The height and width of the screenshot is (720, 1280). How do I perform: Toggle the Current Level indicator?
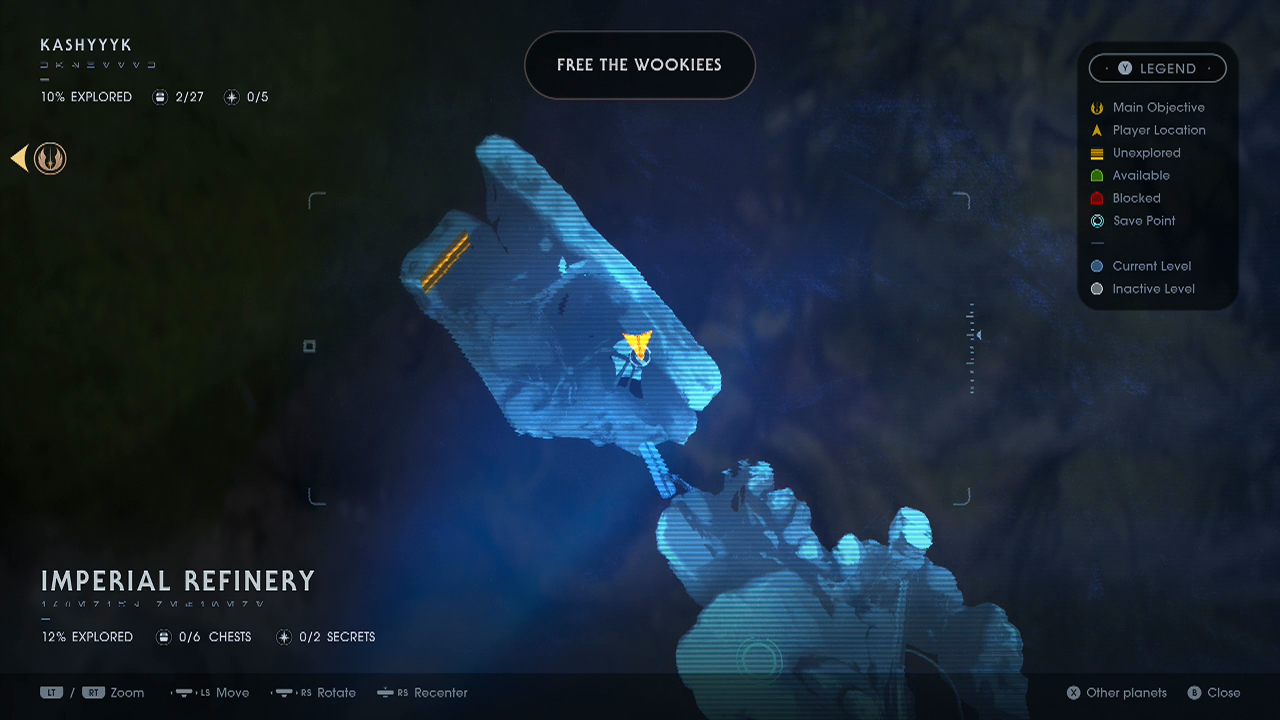pyautogui.click(x=1096, y=265)
